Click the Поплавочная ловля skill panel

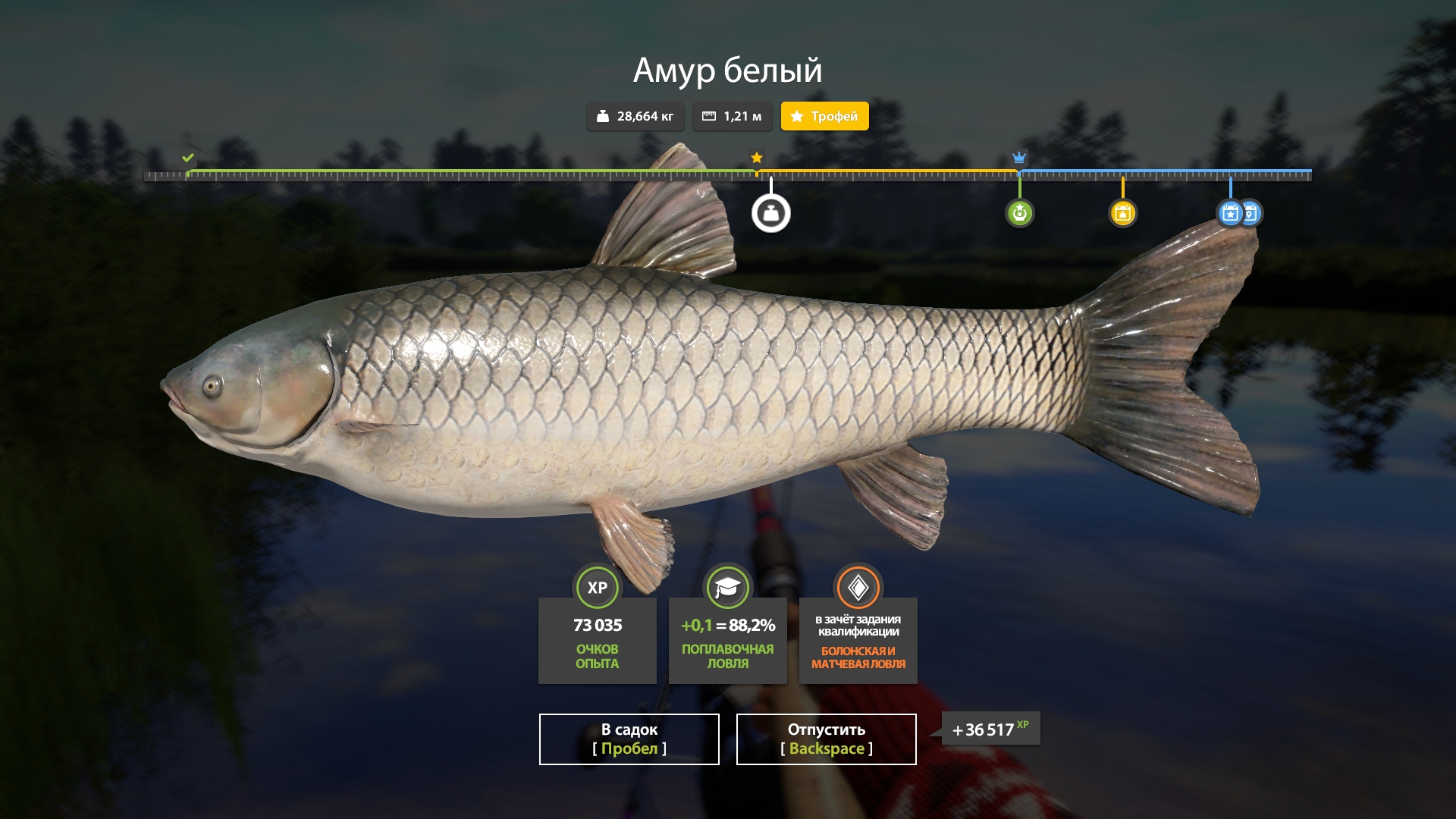point(727,639)
